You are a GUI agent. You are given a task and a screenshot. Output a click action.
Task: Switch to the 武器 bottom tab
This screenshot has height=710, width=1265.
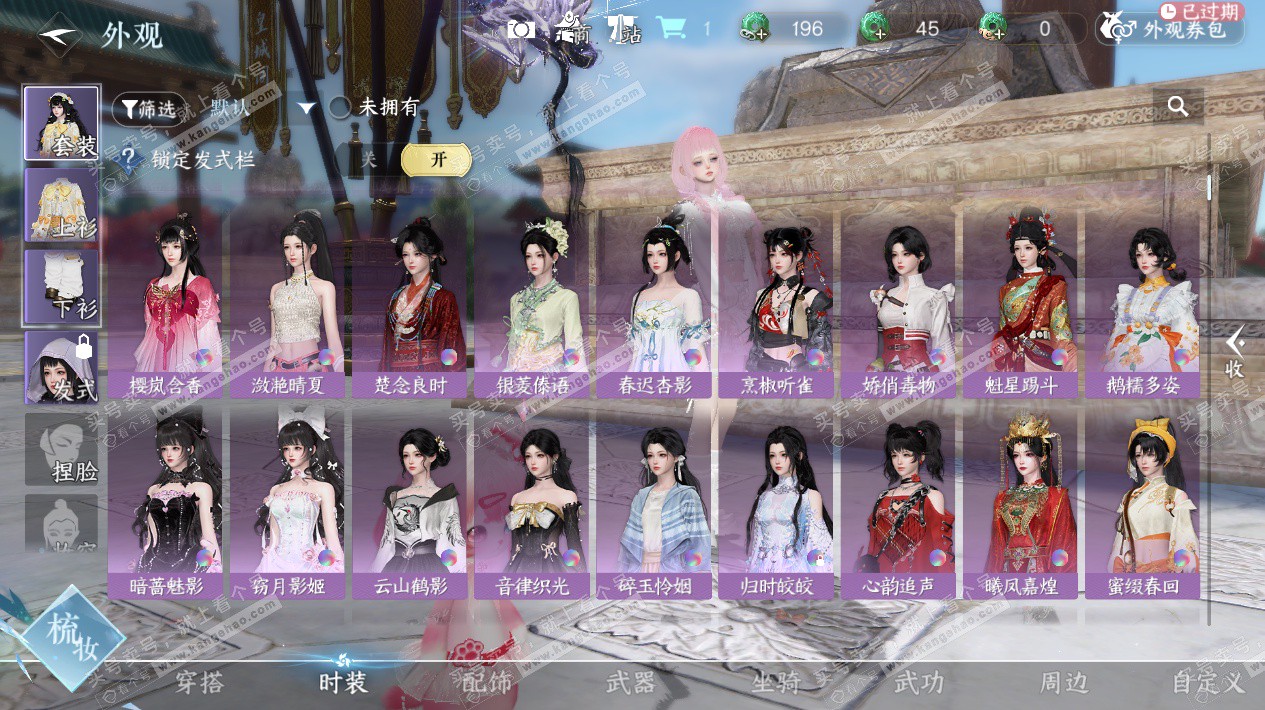point(631,683)
